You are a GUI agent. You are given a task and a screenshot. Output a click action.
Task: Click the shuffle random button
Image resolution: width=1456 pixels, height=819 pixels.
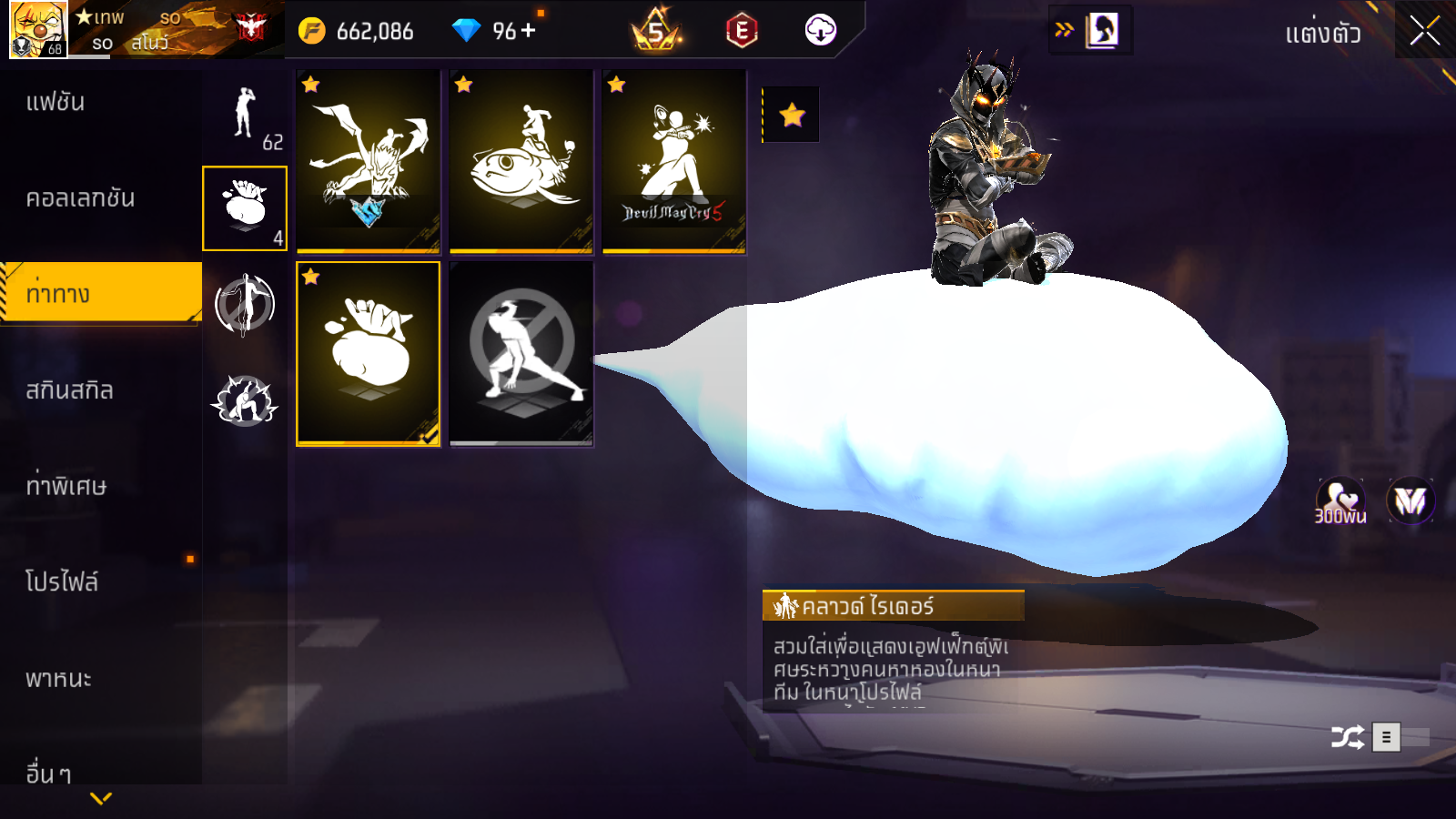(1348, 737)
